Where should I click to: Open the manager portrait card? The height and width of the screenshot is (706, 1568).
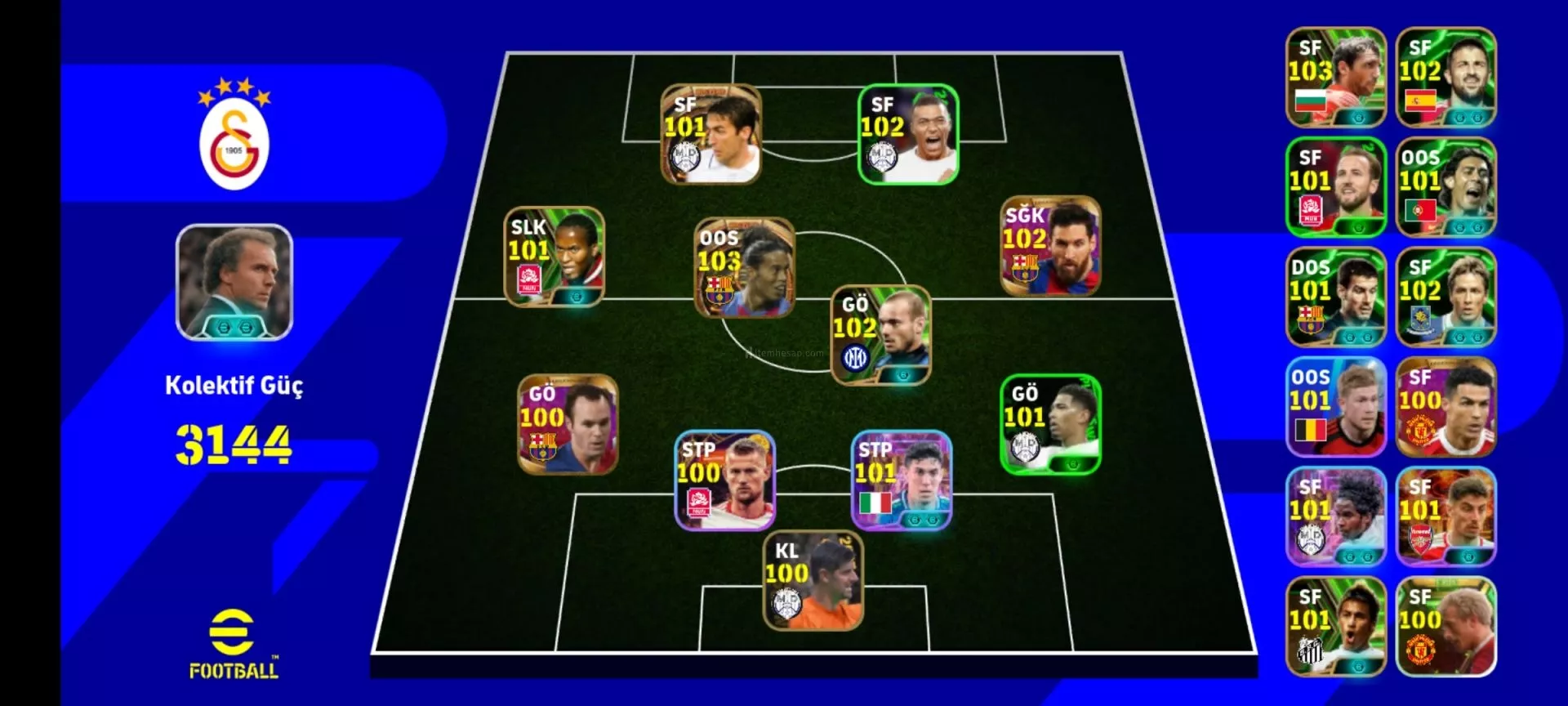[x=234, y=283]
